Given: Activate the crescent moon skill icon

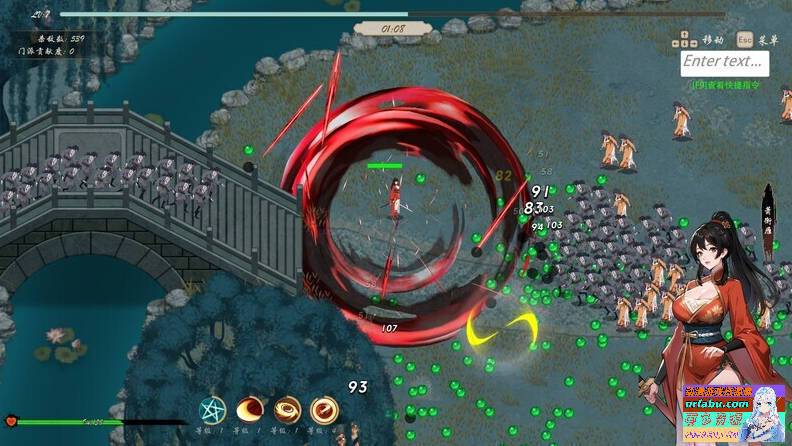Looking at the screenshot, I should (x=250, y=410).
